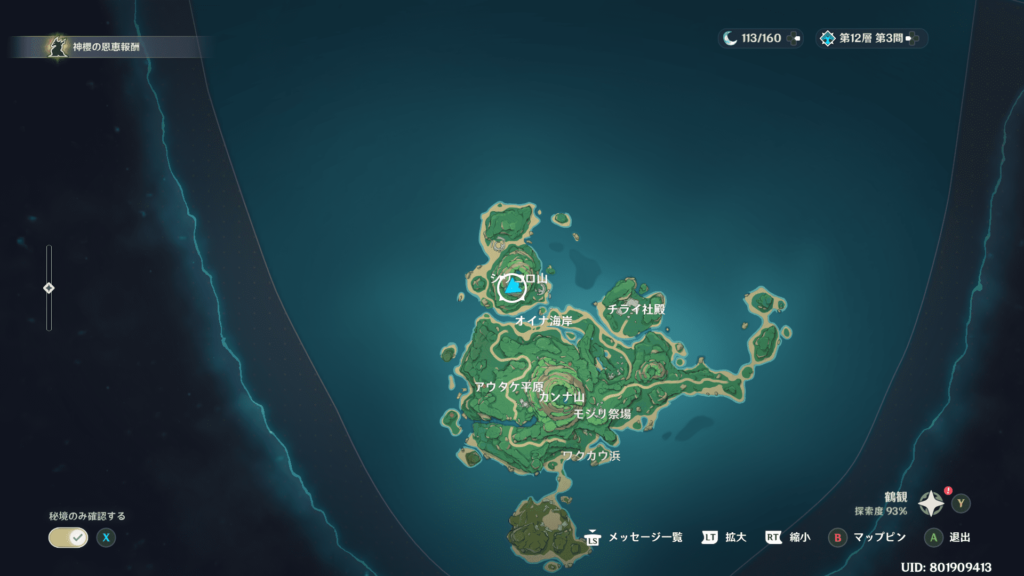Viewport: 1024px width, 576px height.
Task: Select the player location marker on the map
Action: coord(512,289)
